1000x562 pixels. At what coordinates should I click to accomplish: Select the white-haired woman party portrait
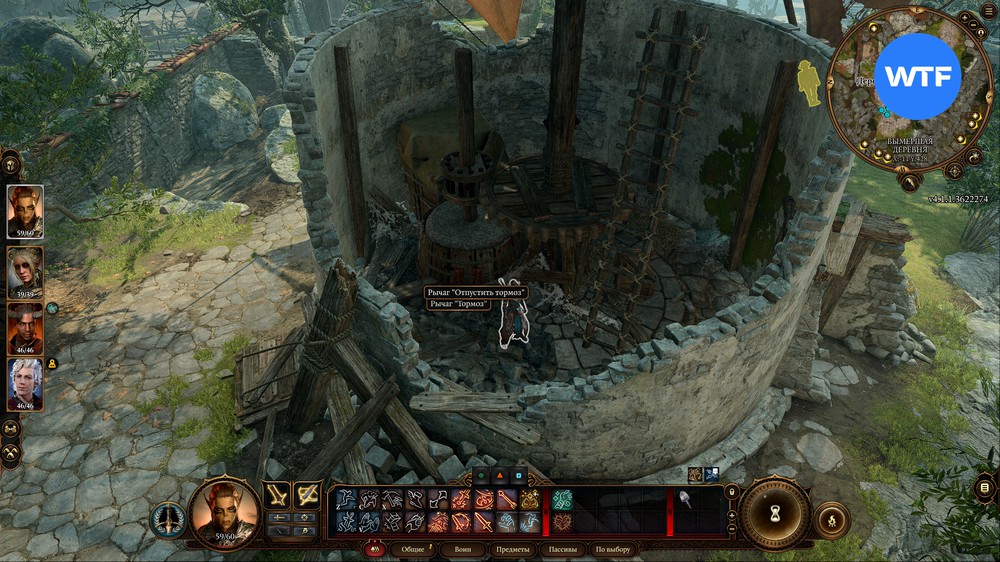[25, 268]
